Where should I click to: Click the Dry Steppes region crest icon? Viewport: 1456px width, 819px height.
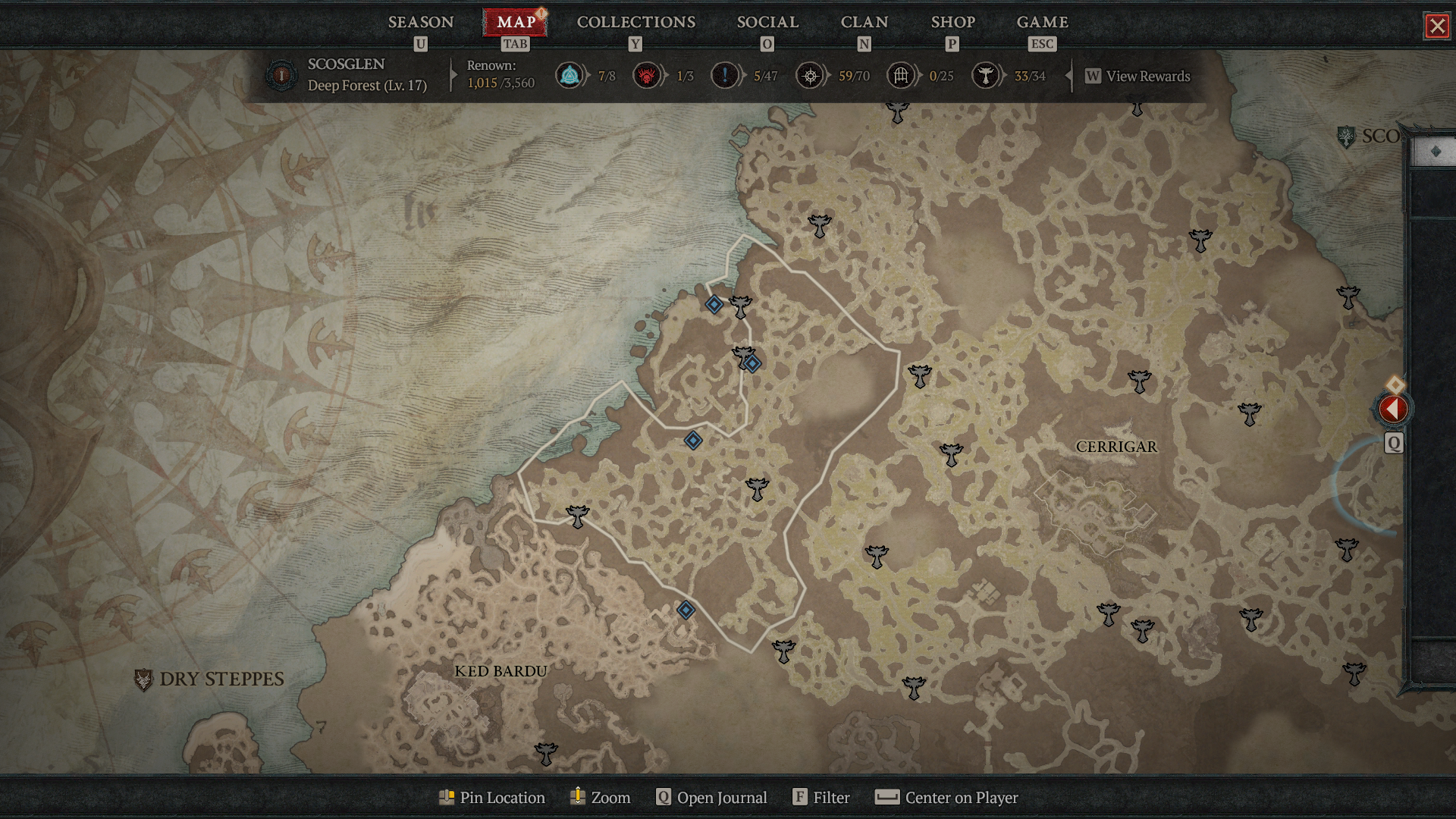tap(144, 679)
